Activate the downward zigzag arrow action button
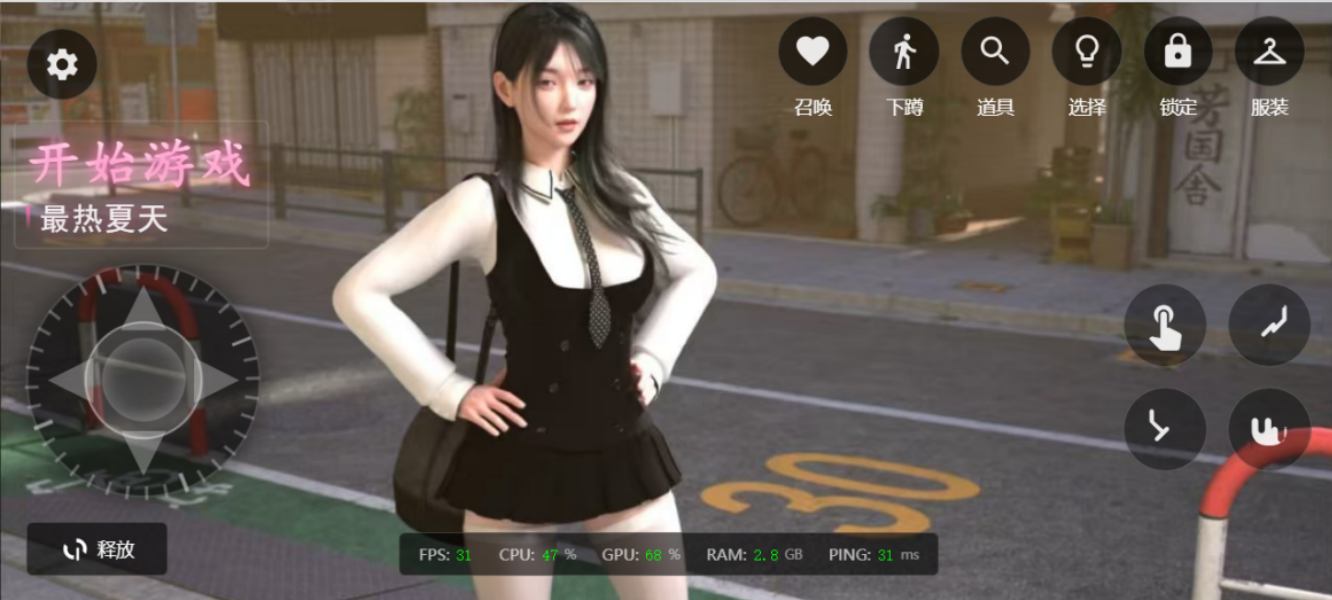Screen dimensions: 1332x600 tap(1164, 429)
